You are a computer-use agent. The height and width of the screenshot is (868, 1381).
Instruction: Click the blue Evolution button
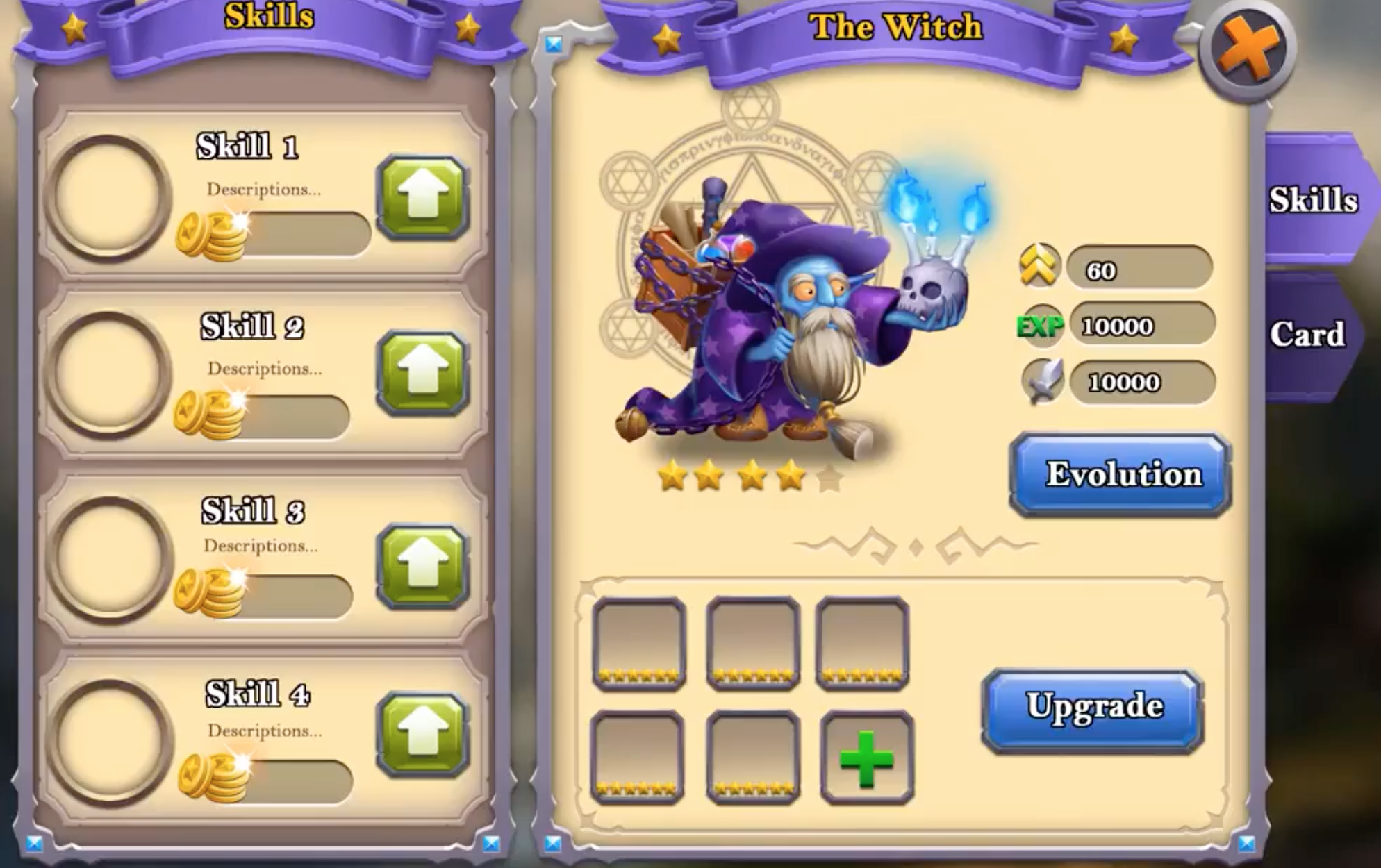tap(1120, 475)
